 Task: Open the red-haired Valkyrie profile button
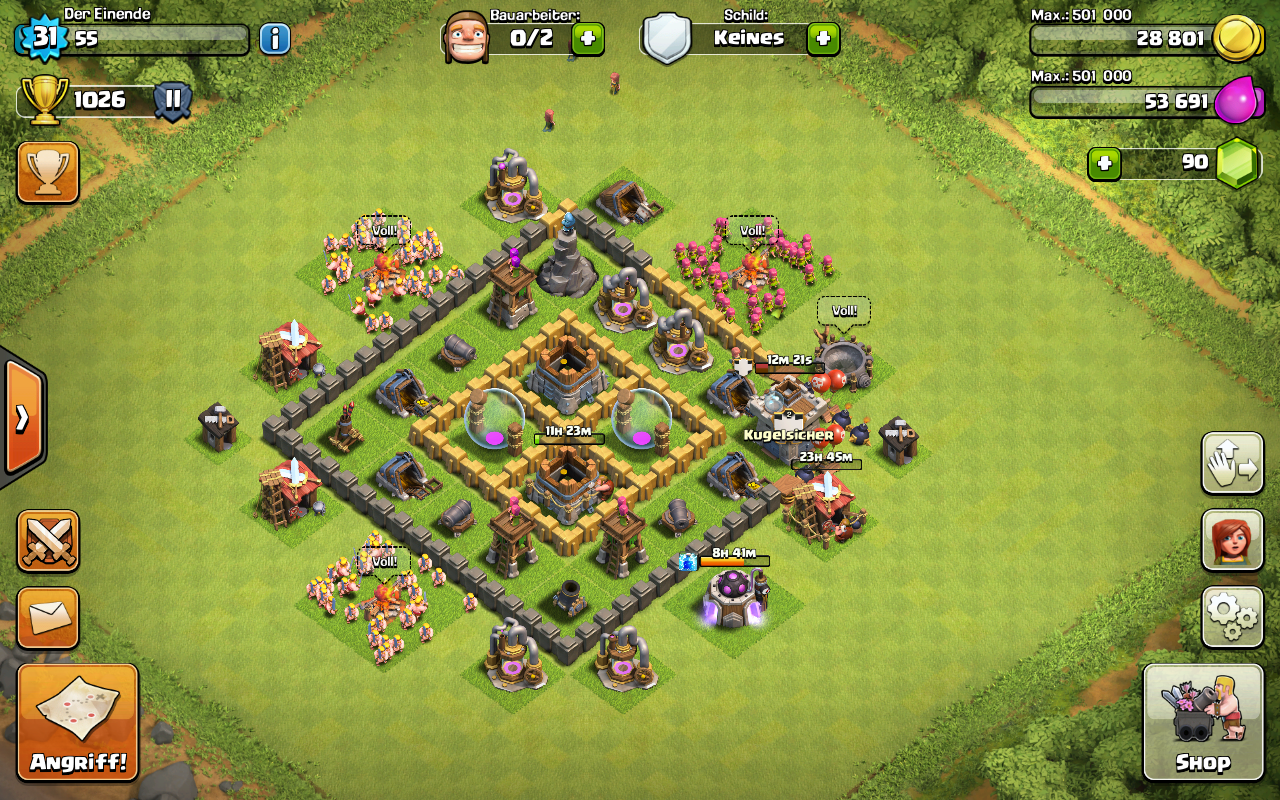(1232, 541)
